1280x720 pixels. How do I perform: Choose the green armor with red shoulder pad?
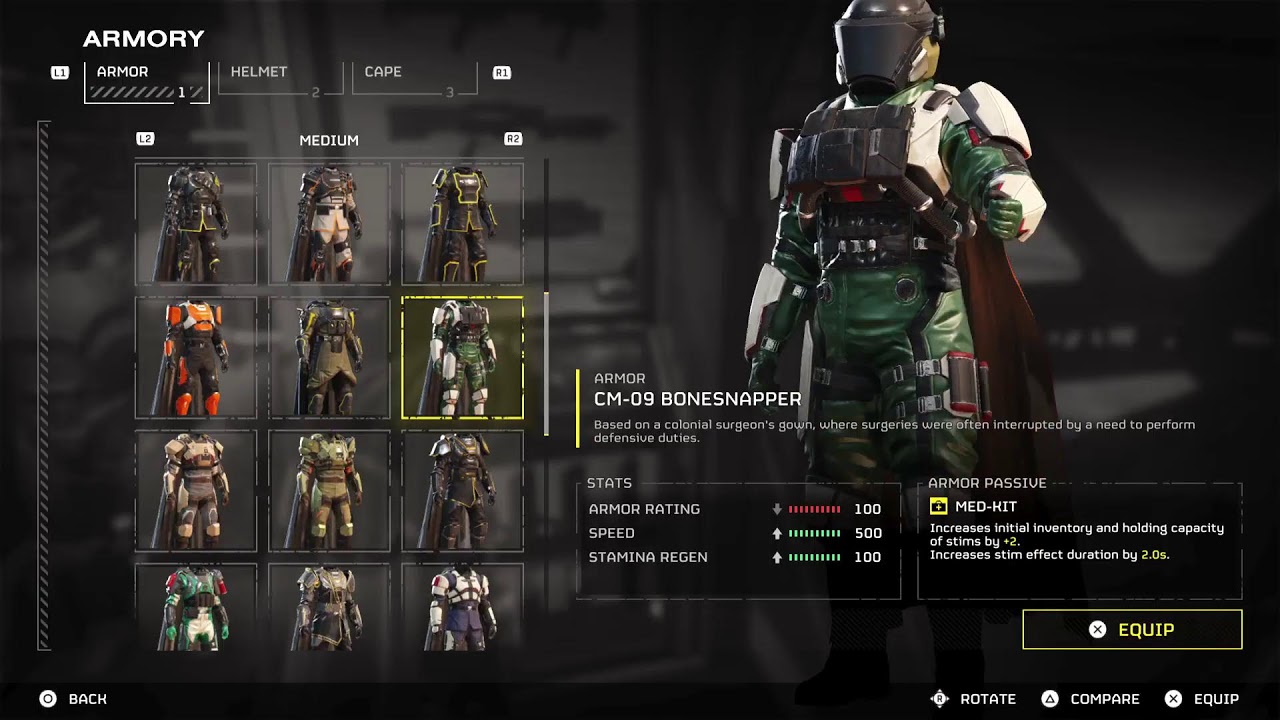coord(196,607)
